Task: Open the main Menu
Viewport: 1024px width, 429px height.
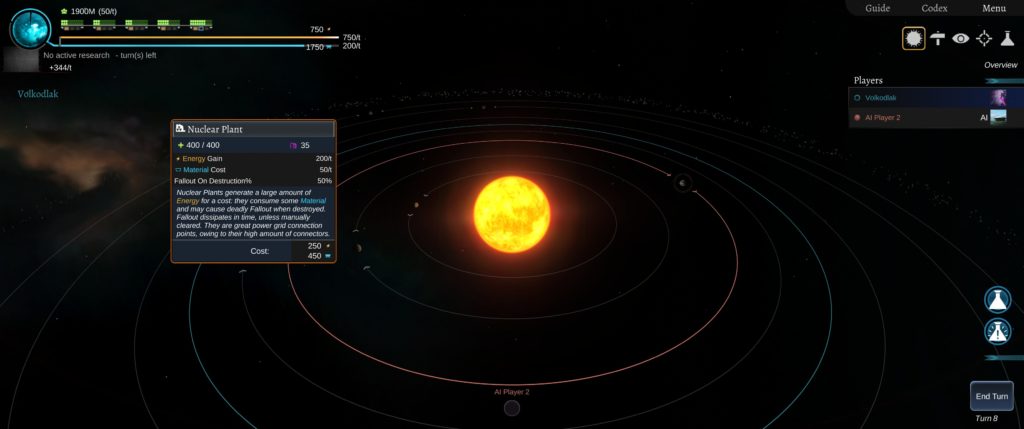Action: pos(993,8)
